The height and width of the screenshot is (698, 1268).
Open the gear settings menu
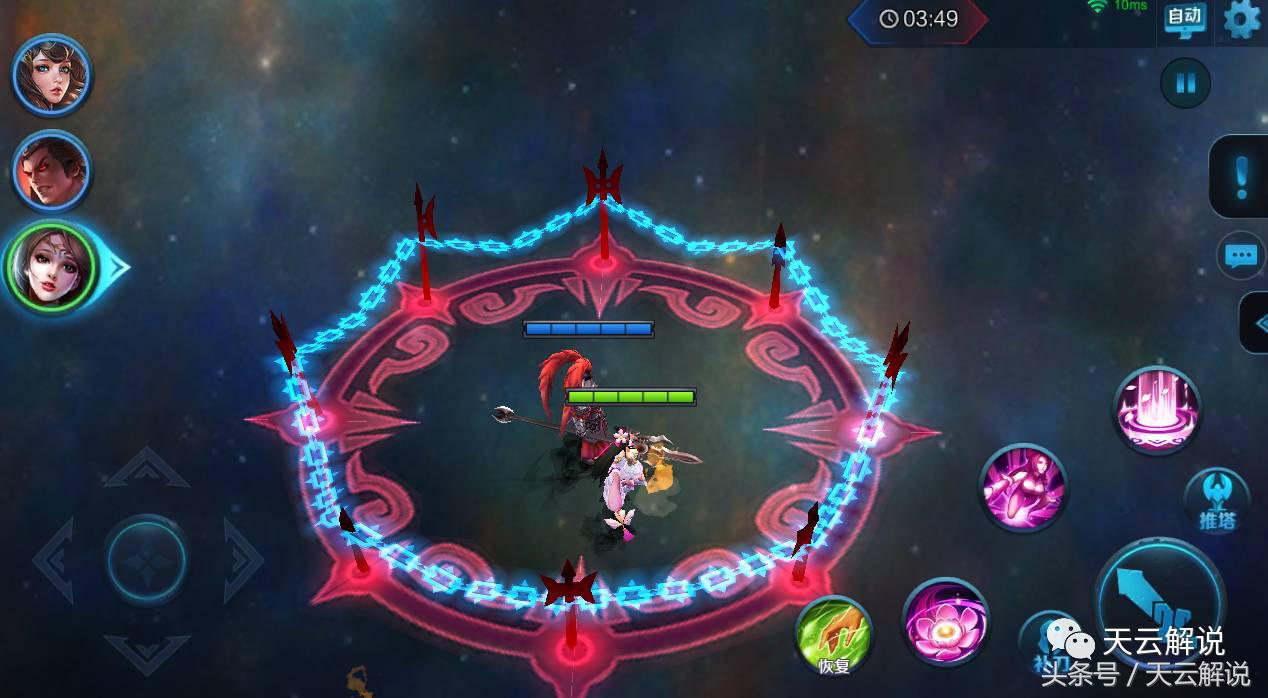pos(1242,20)
